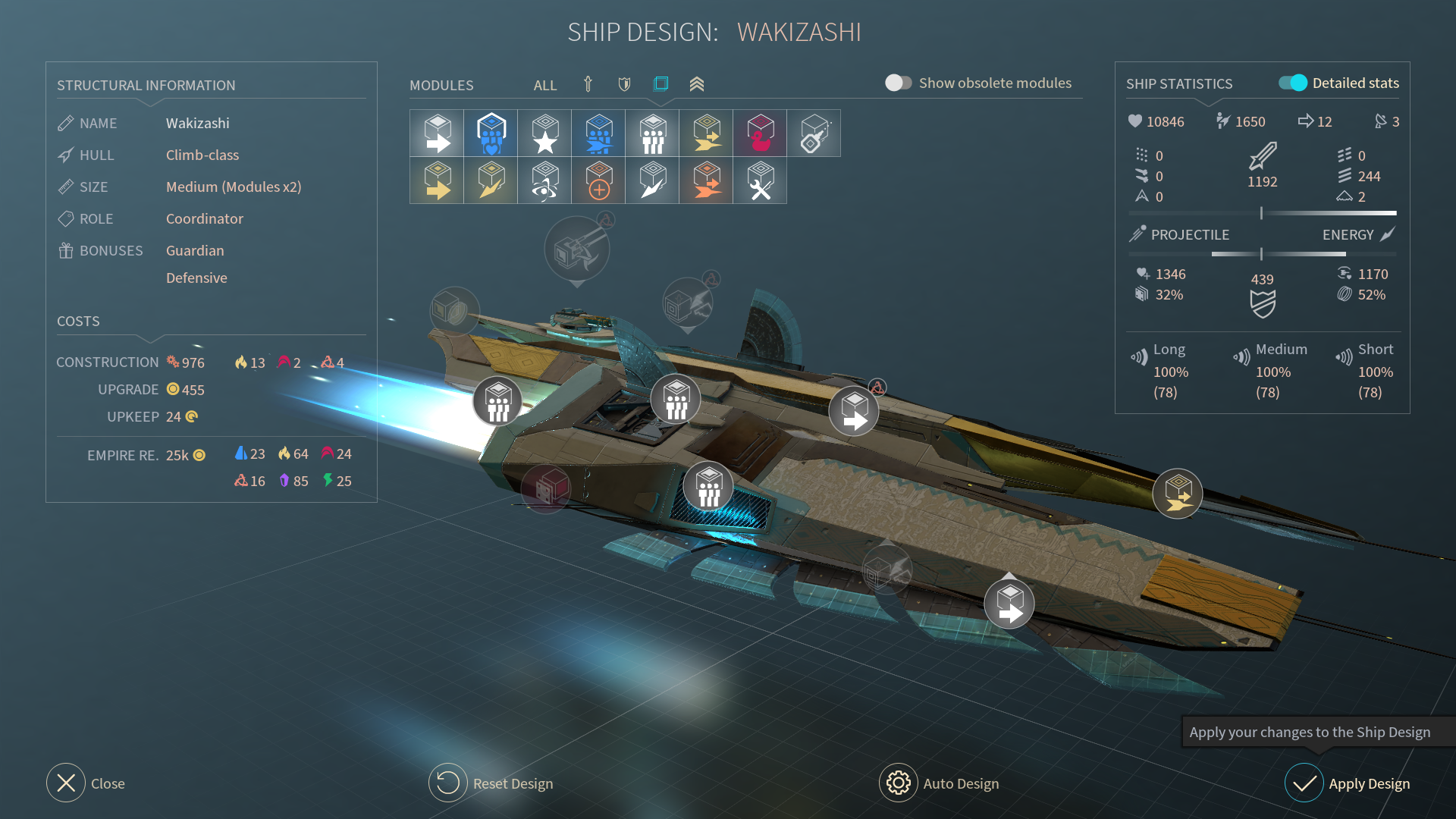
Task: Select the atom symbol module
Action: (544, 180)
